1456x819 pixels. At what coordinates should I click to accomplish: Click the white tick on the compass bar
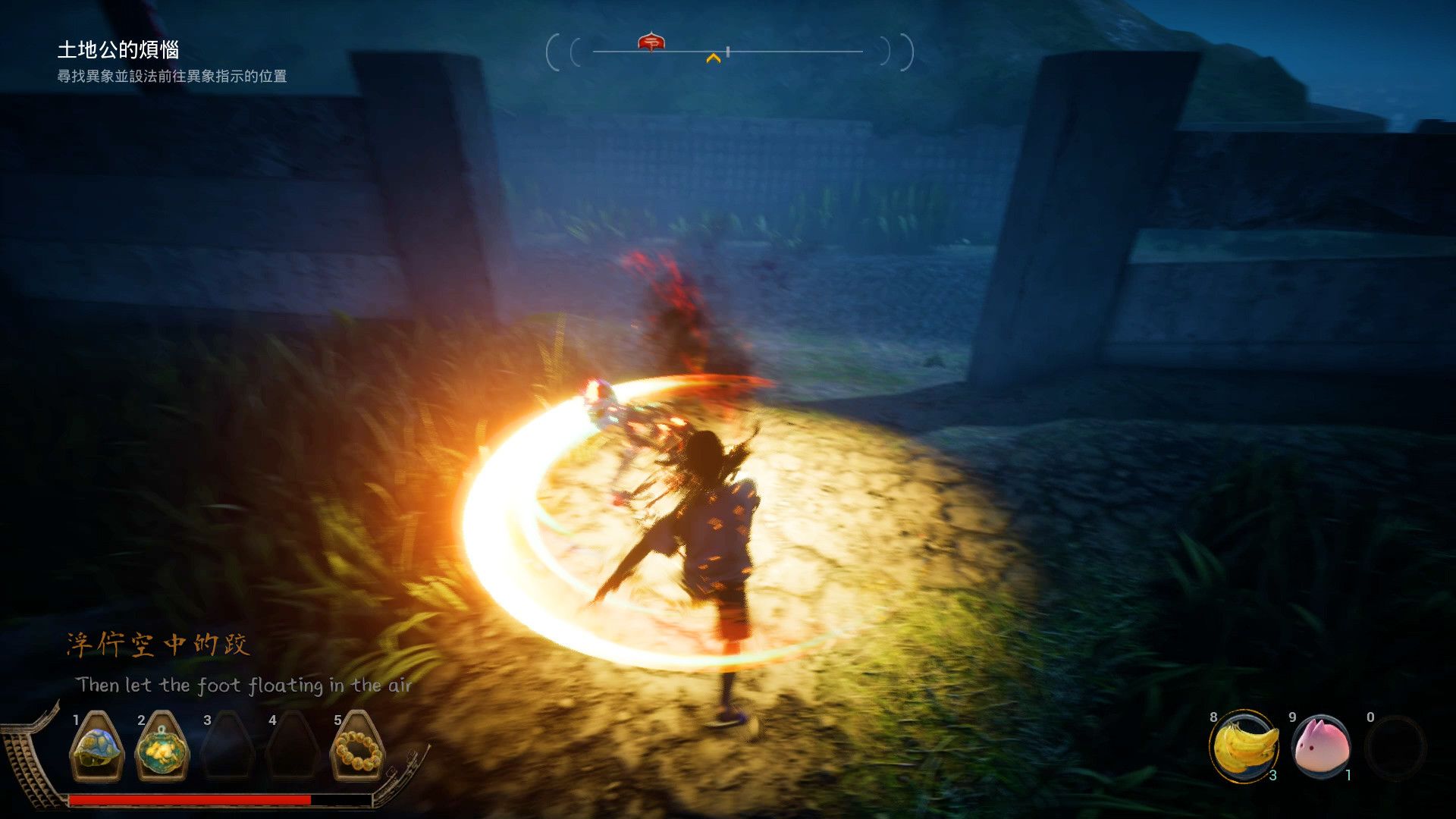pyautogui.click(x=726, y=51)
